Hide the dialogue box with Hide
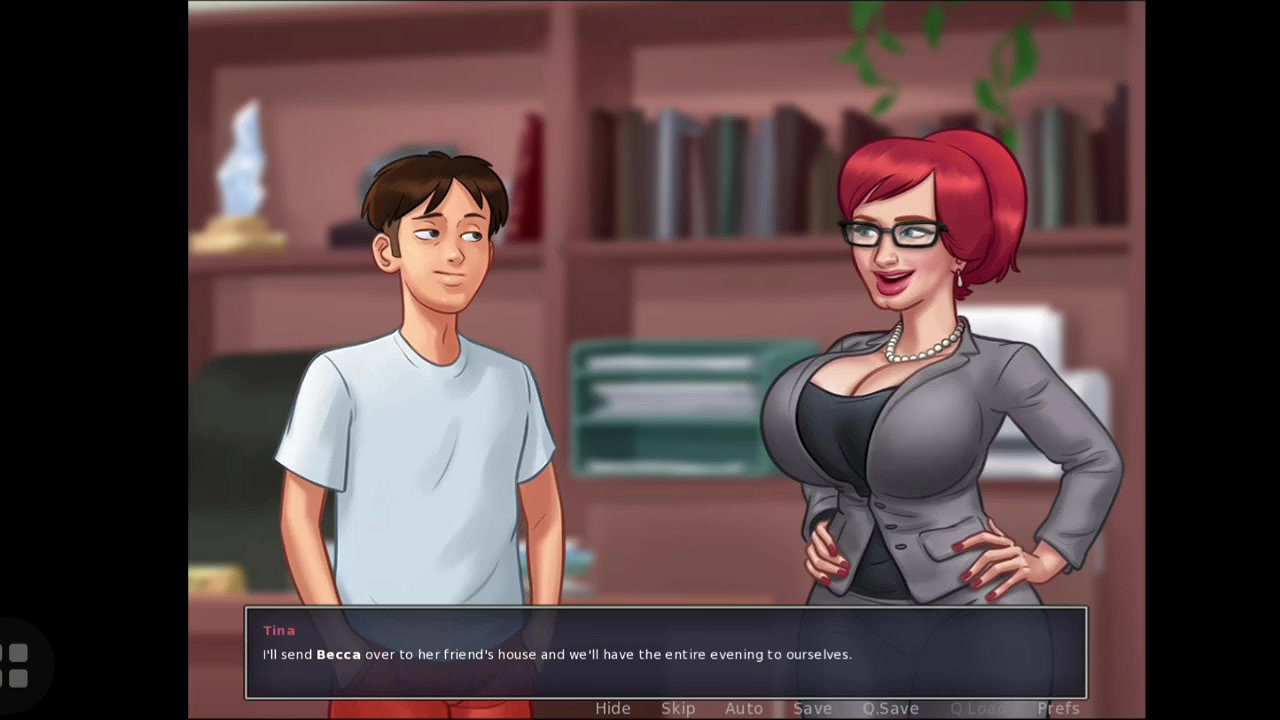The image size is (1280, 720). pos(613,708)
